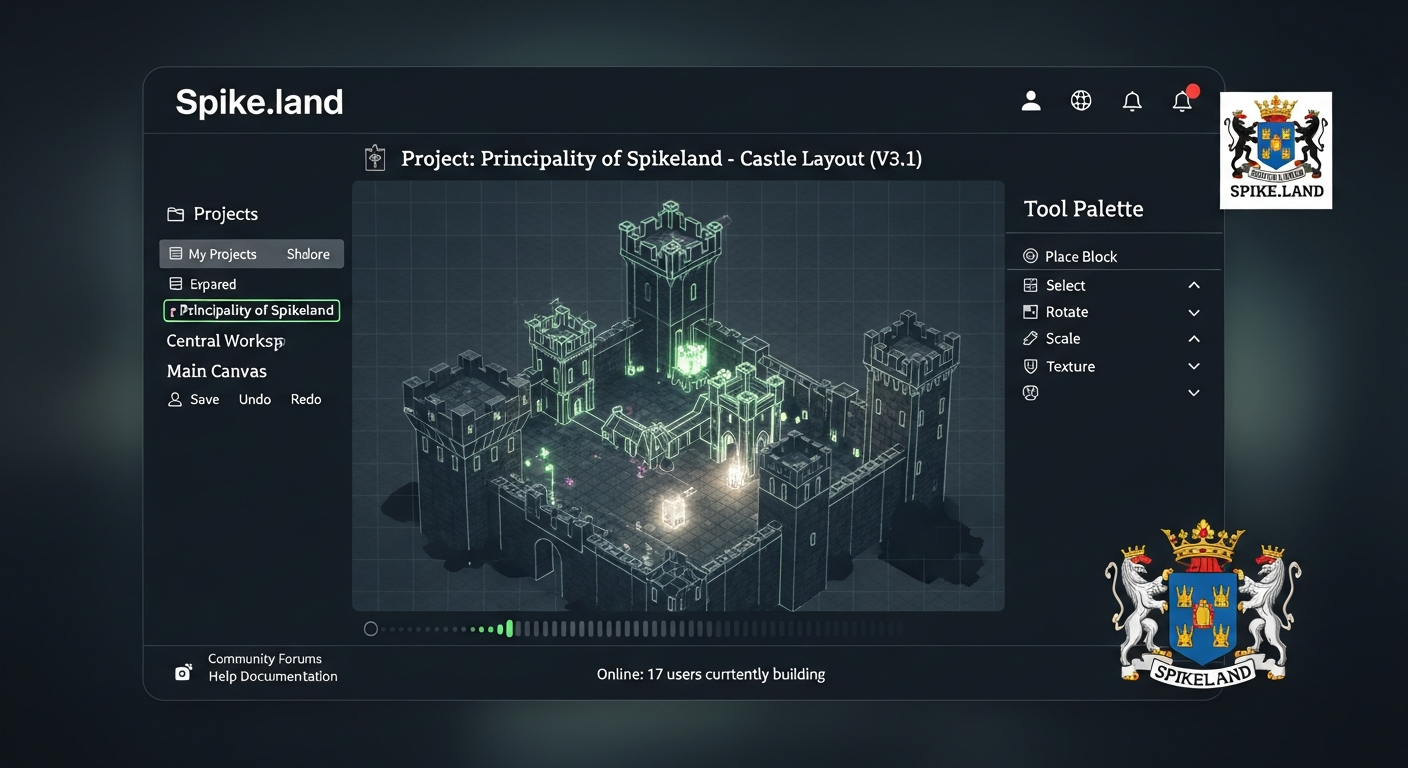This screenshot has width=1408, height=768.
Task: Select the Principality of Spikeland project
Action: point(251,310)
